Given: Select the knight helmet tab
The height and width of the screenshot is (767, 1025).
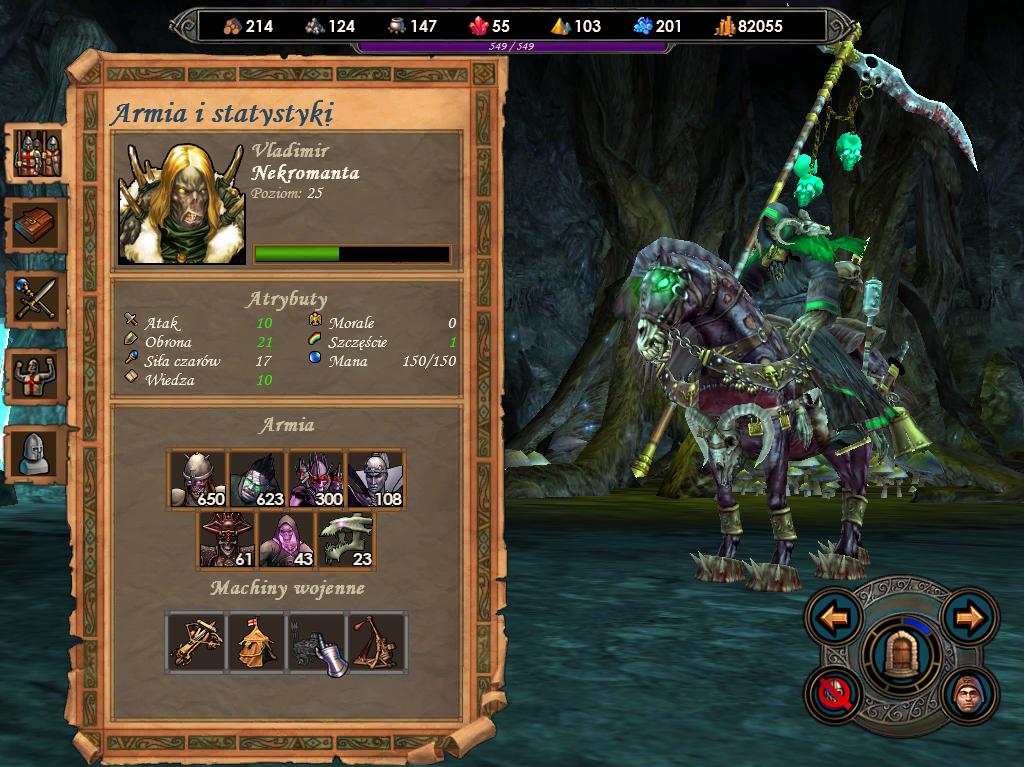Looking at the screenshot, I should [x=38, y=452].
